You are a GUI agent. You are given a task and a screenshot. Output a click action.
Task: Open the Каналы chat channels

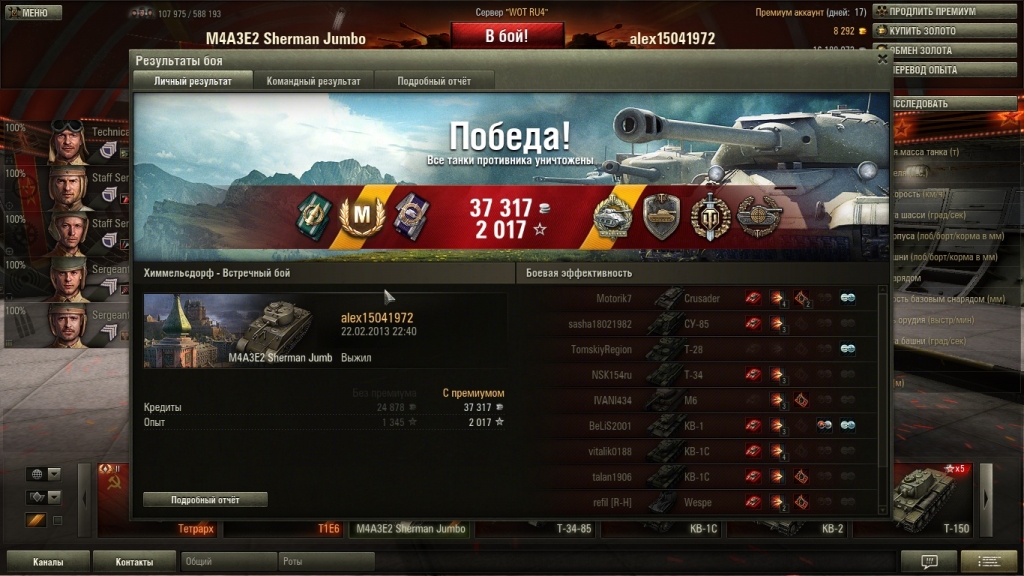coord(48,562)
